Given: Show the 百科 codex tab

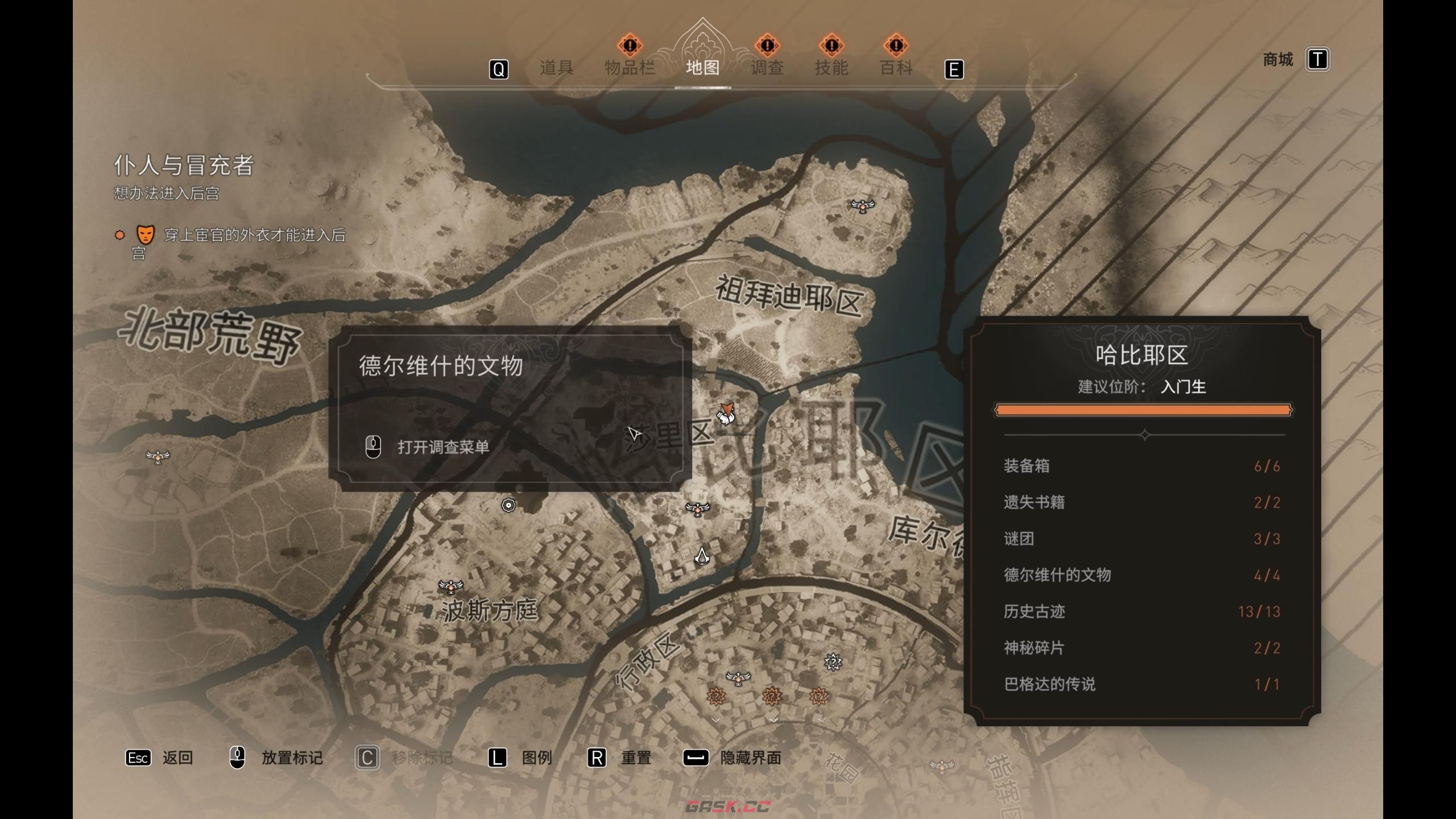Looking at the screenshot, I should coord(896,68).
